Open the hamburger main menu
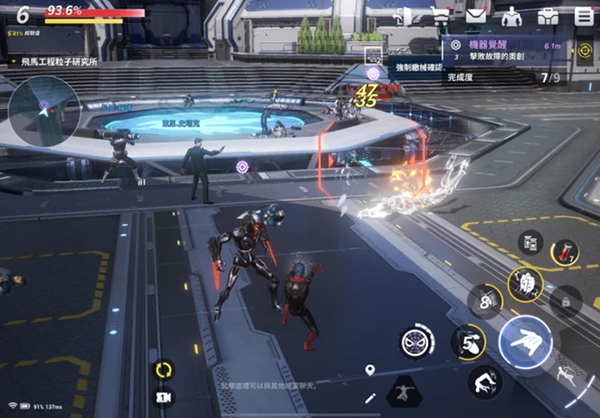 click(x=584, y=15)
